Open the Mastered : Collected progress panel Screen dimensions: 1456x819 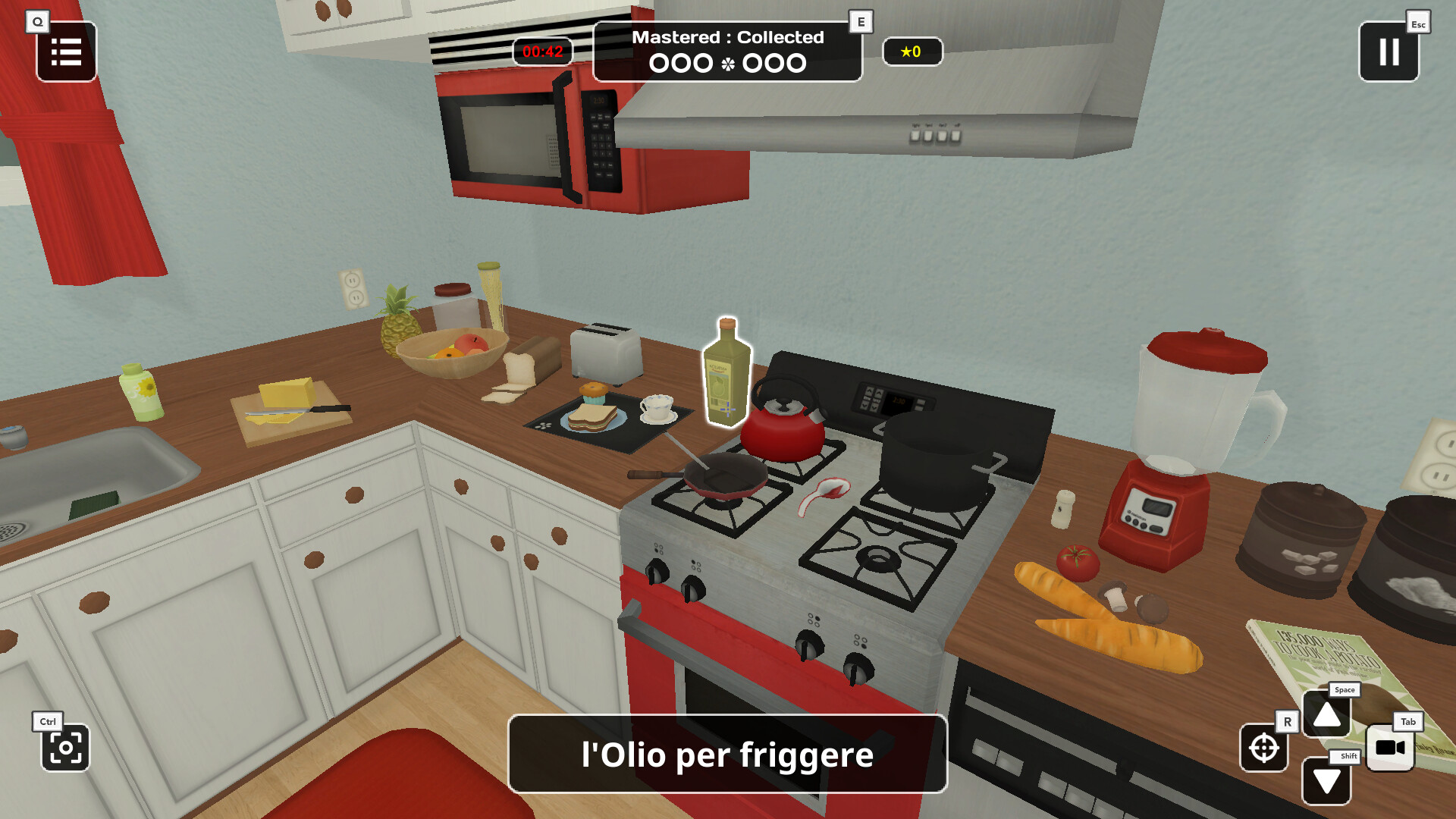point(727,50)
